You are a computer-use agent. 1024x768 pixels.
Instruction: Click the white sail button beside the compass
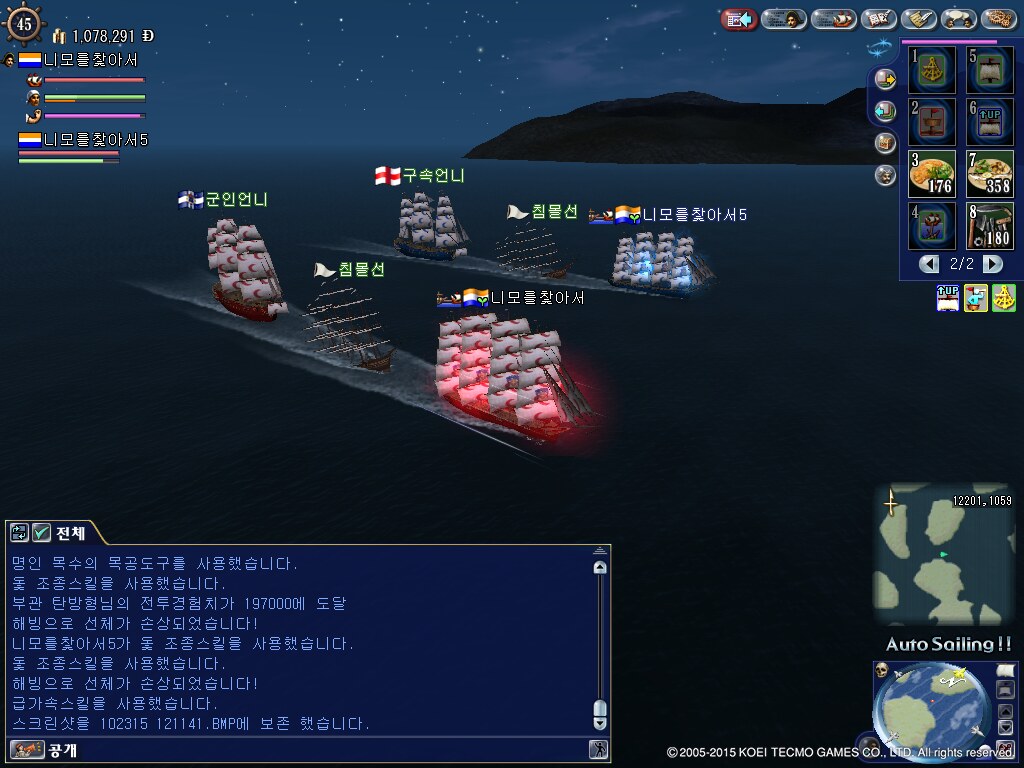1006,671
